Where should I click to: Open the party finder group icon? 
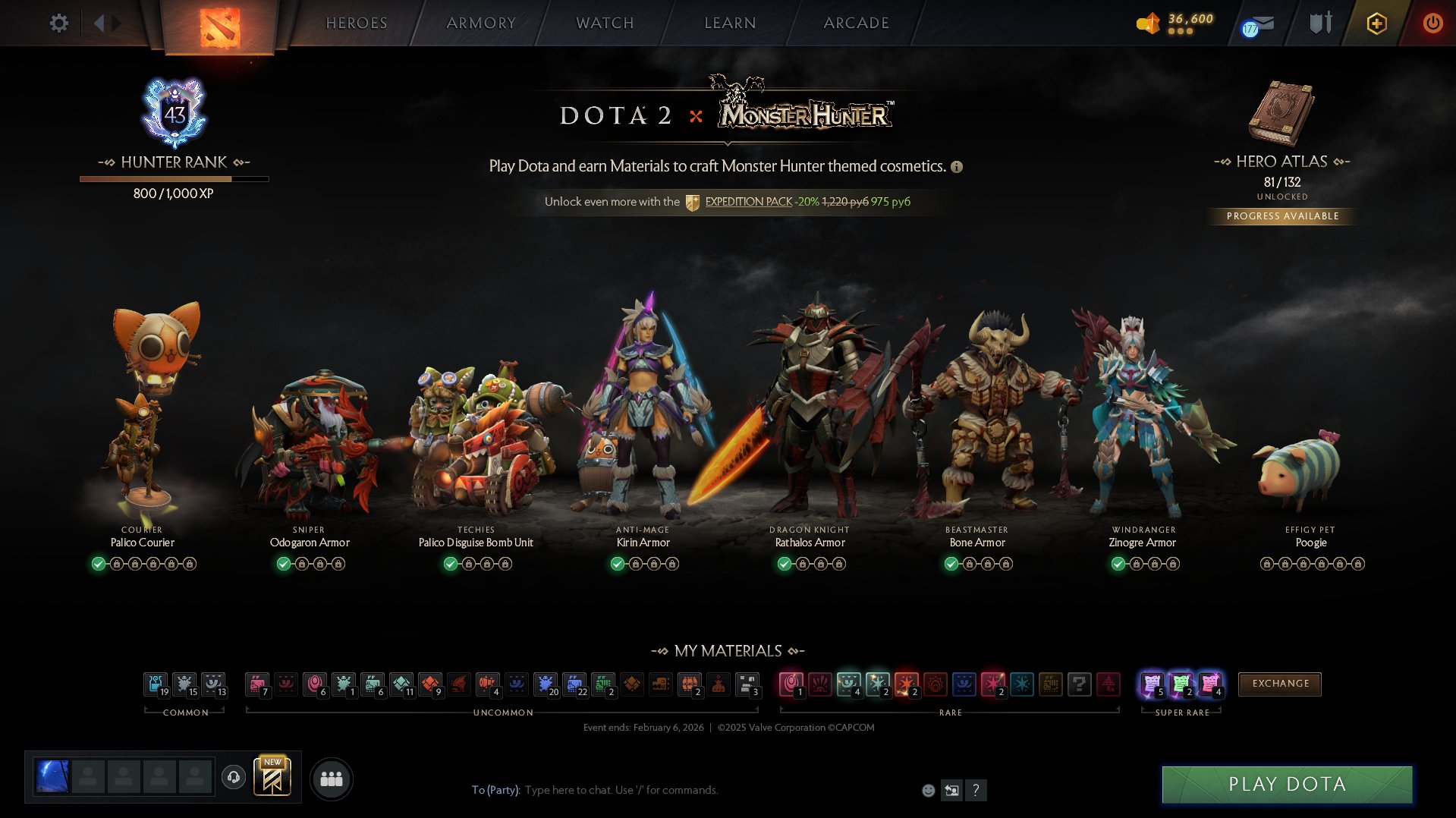(330, 778)
